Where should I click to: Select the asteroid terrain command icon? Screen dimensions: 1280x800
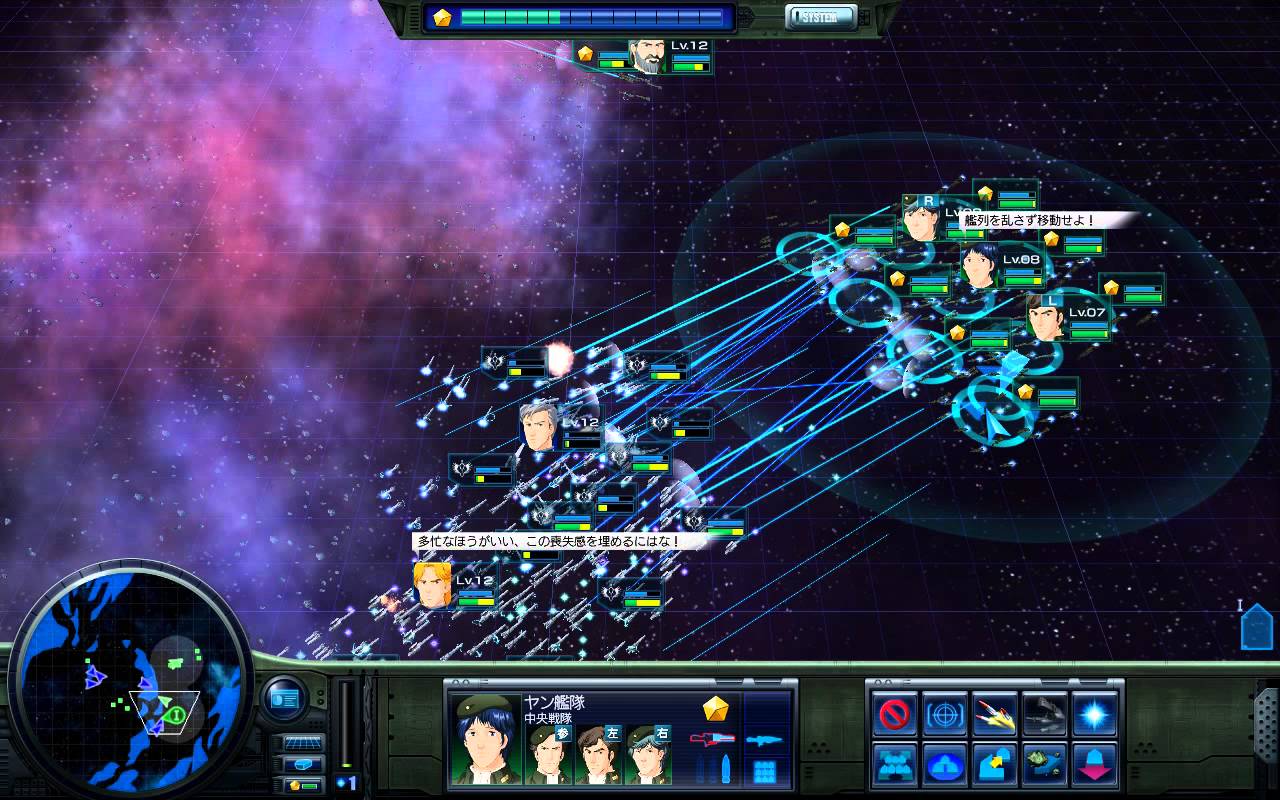[1045, 764]
